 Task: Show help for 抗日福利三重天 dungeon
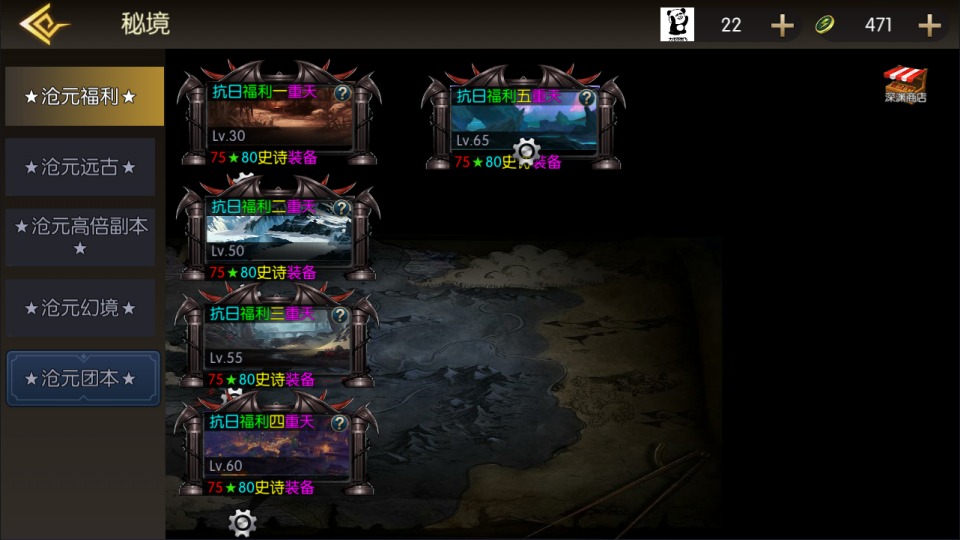[340, 315]
